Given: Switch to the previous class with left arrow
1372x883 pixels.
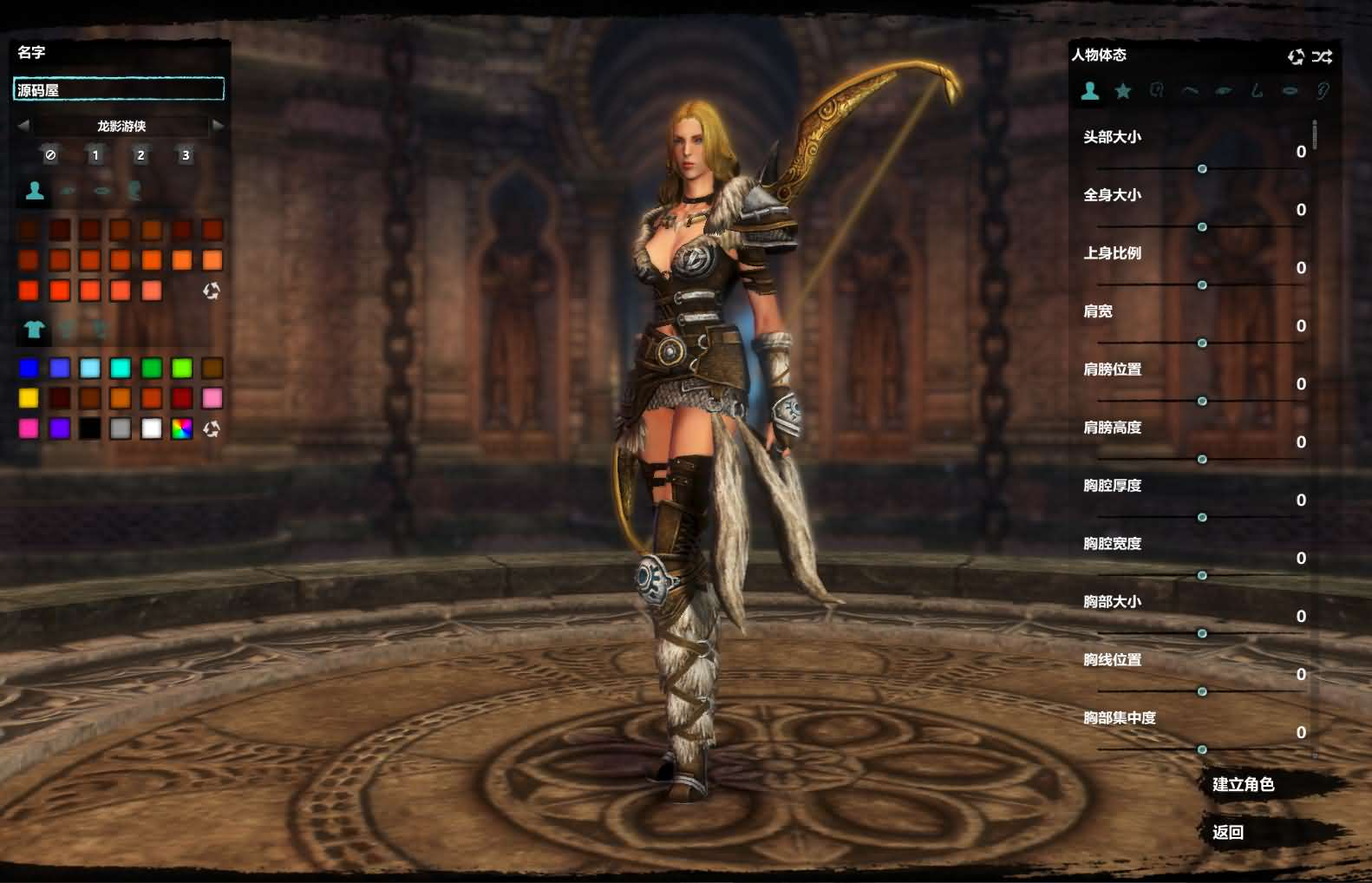Looking at the screenshot, I should coord(23,126).
